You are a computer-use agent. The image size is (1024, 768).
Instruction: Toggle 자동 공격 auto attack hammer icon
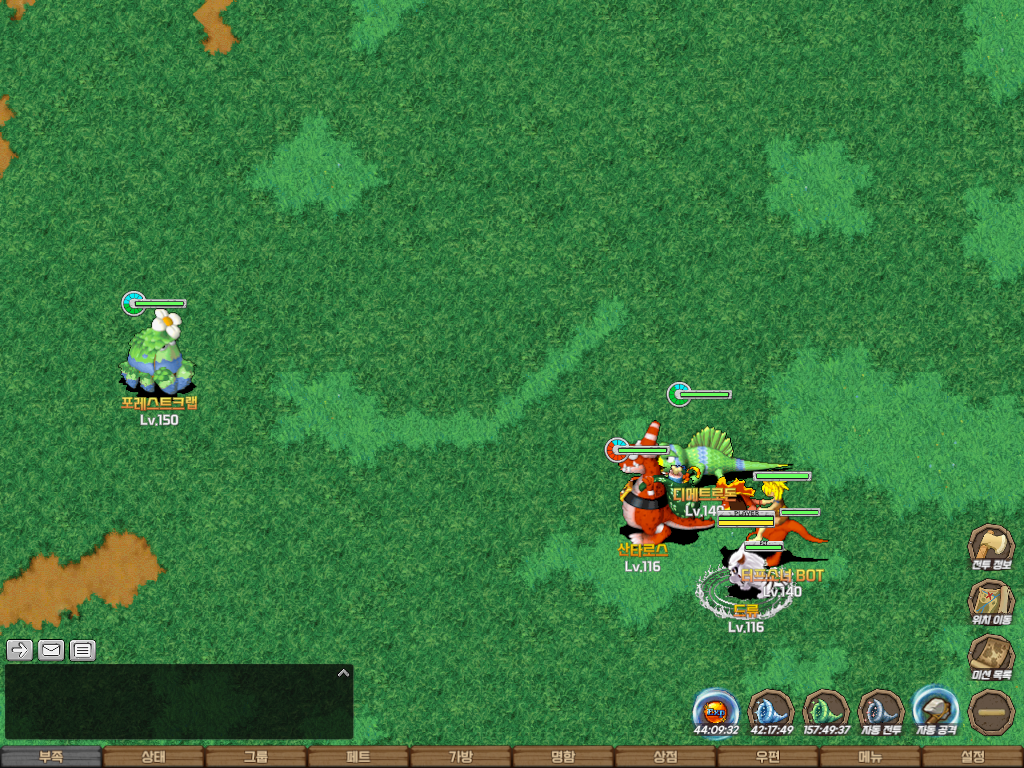click(936, 712)
